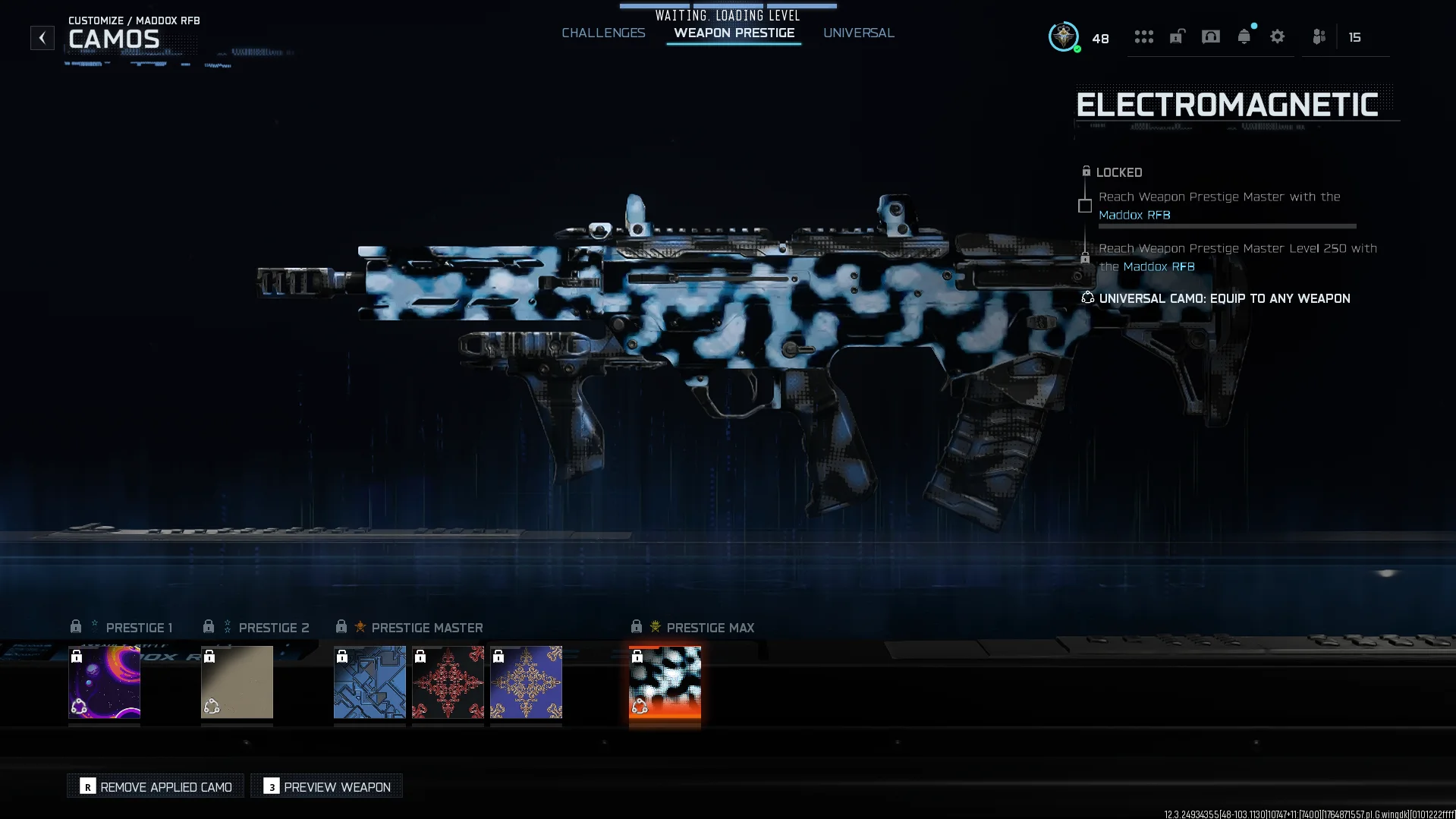Image resolution: width=1456 pixels, height=819 pixels.
Task: Select the Maddox RFB link text
Action: pos(1134,215)
